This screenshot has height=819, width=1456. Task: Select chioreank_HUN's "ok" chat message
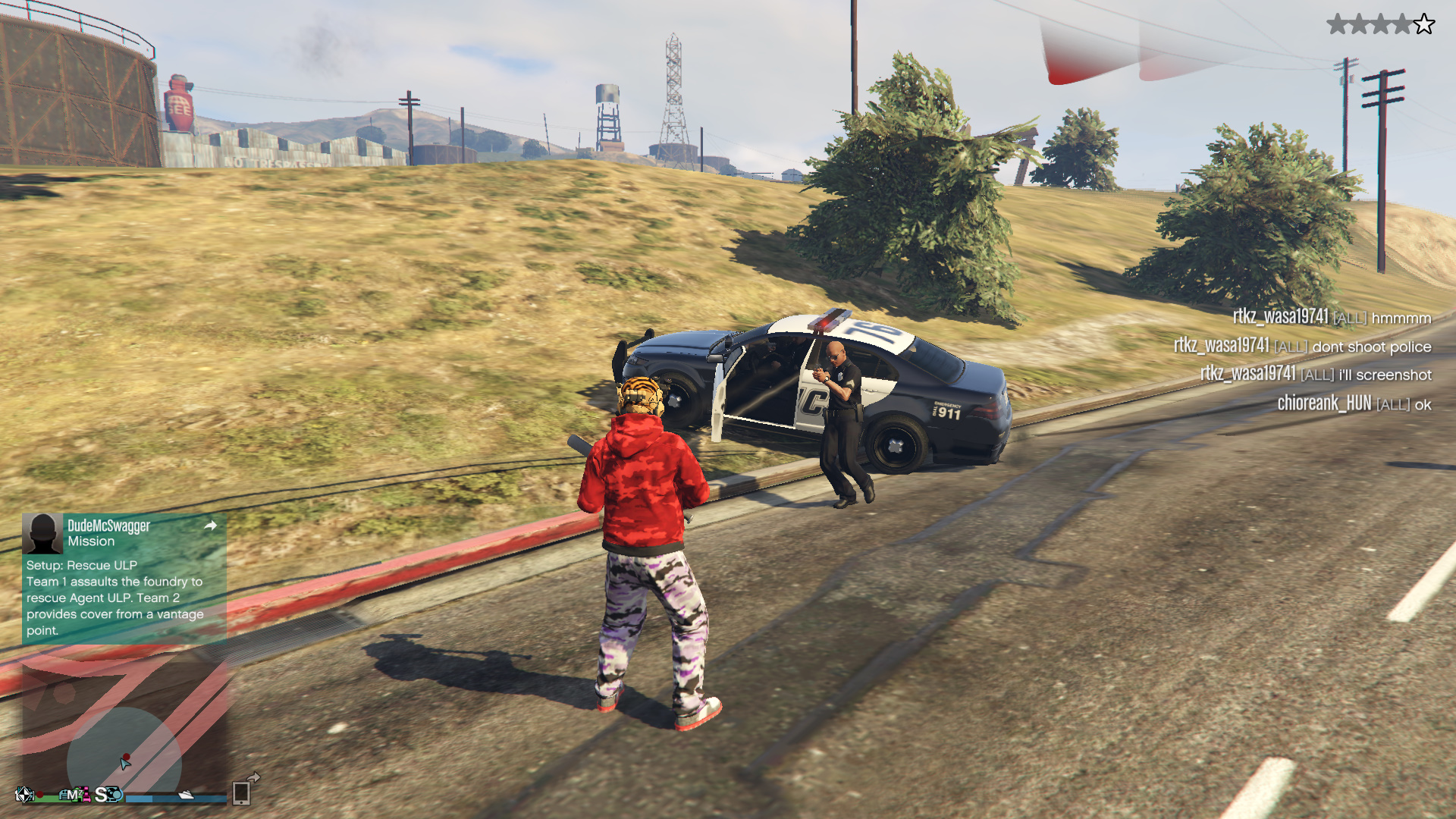[1354, 403]
